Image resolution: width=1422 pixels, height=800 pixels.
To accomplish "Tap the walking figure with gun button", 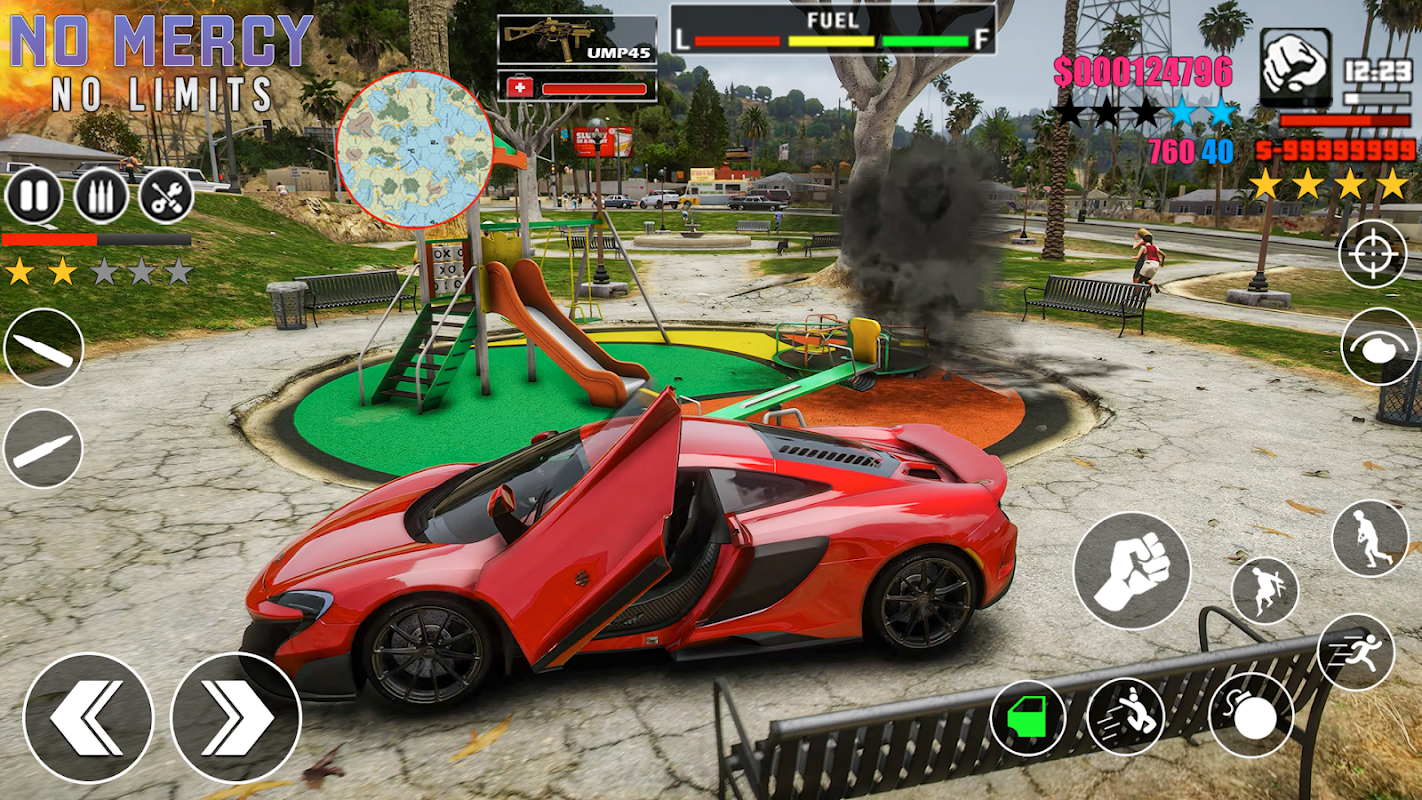I will tap(1370, 538).
